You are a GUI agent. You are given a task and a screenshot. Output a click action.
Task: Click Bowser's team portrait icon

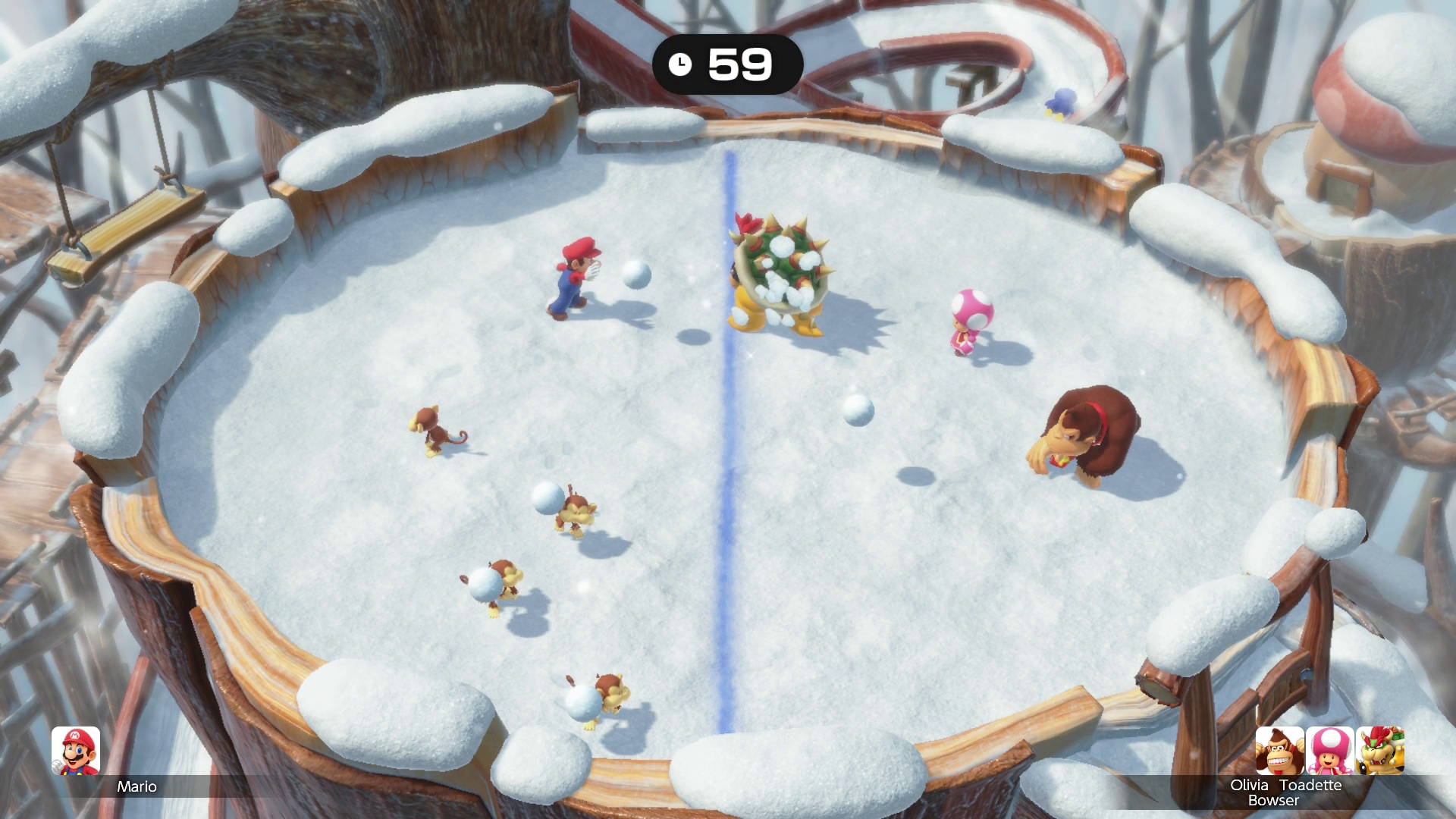(1379, 751)
